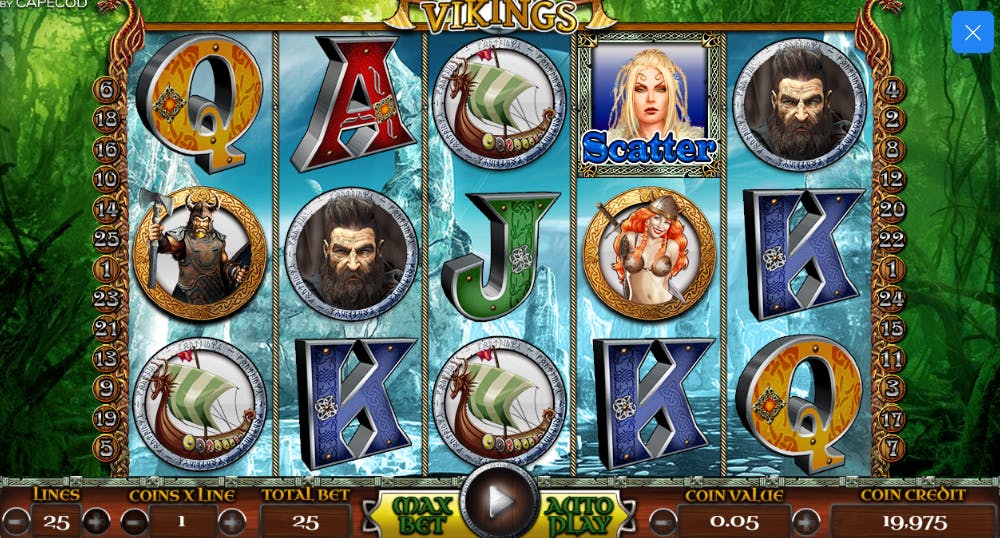Choose payline number 7 badge
Viewport: 1000px width, 538px height.
(x=893, y=448)
